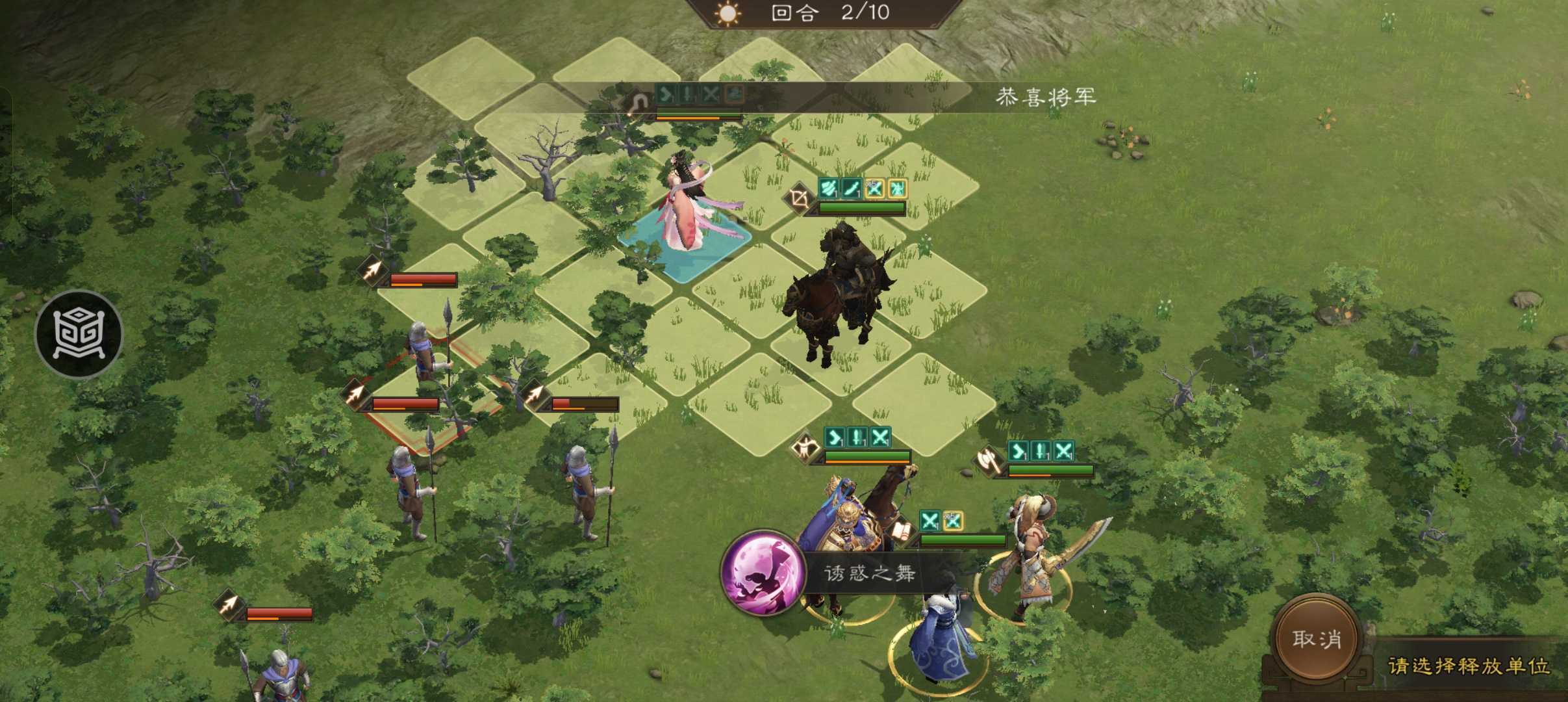
Task: Select the 诱惑之舞 skill icon
Action: (763, 573)
